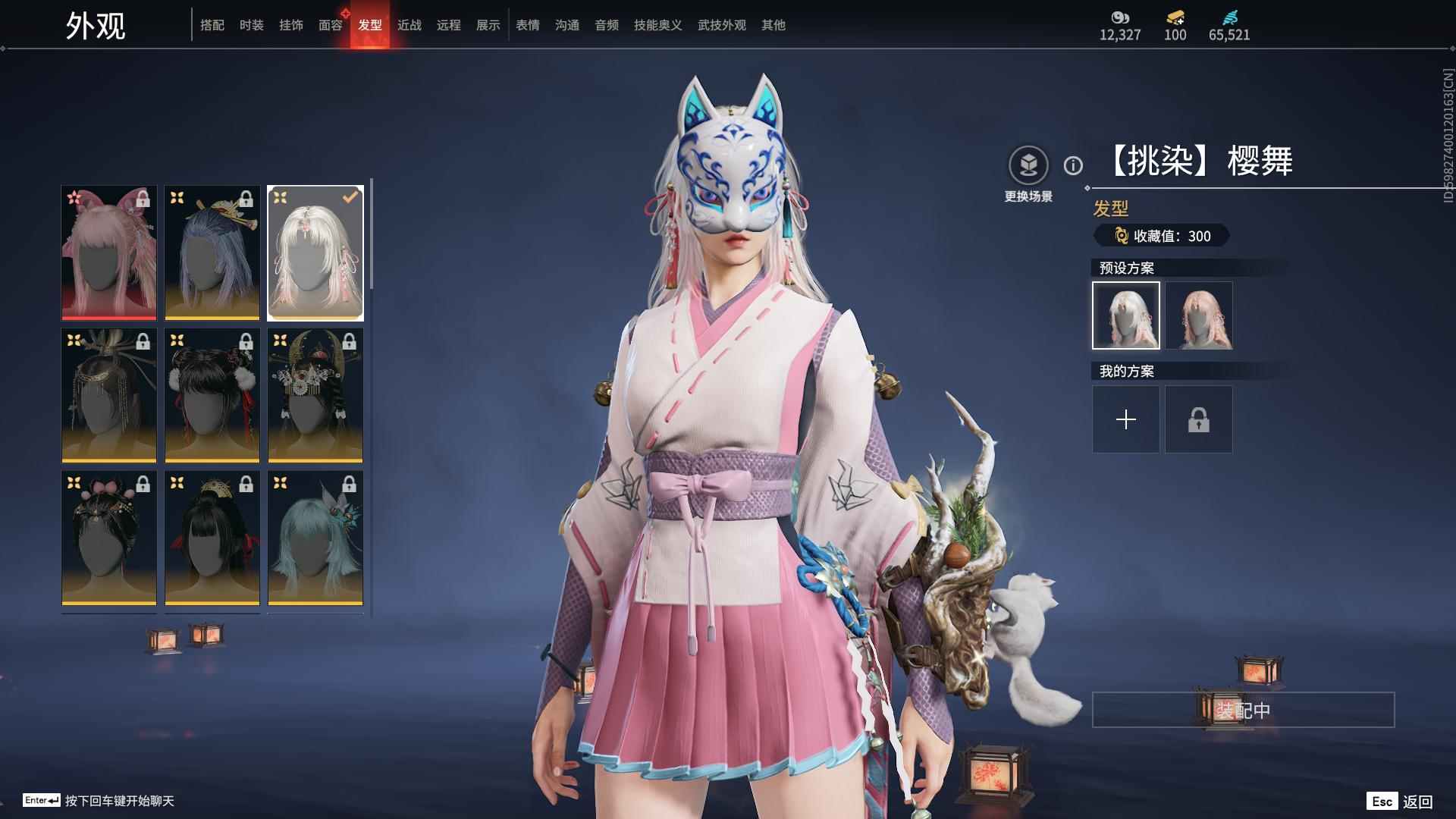Pick the teal short hairstyle thumbnail
The image size is (1456, 819).
315,538
